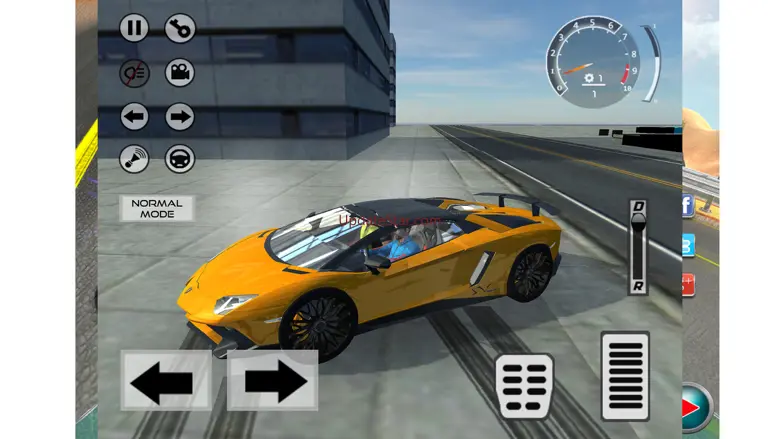Screen dimensions: 780x439
Task: Pause the game with the pause button
Action: 134,28
